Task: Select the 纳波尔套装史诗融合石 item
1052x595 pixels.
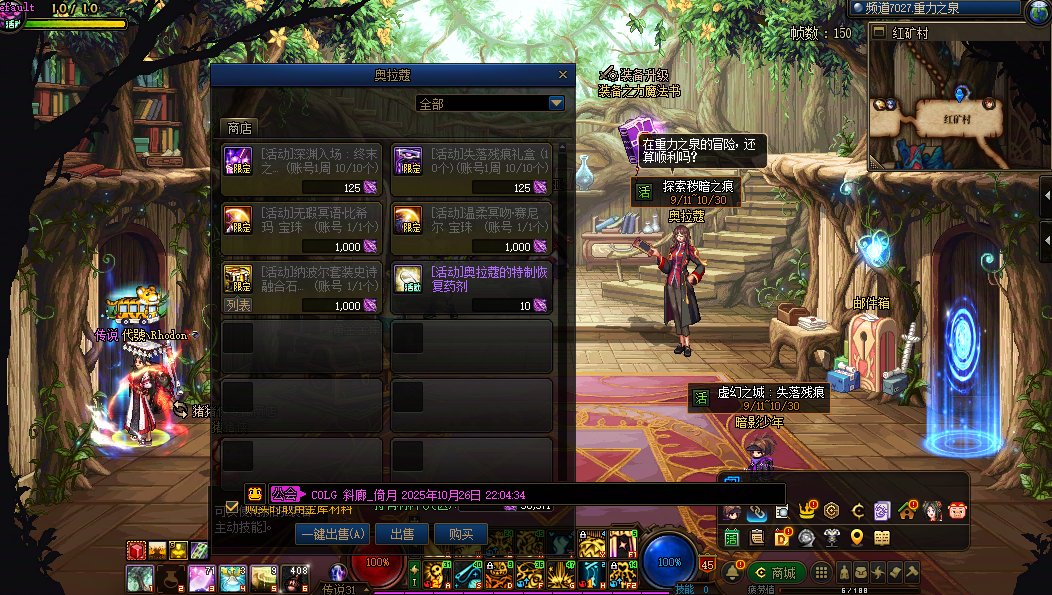Action: [x=304, y=287]
